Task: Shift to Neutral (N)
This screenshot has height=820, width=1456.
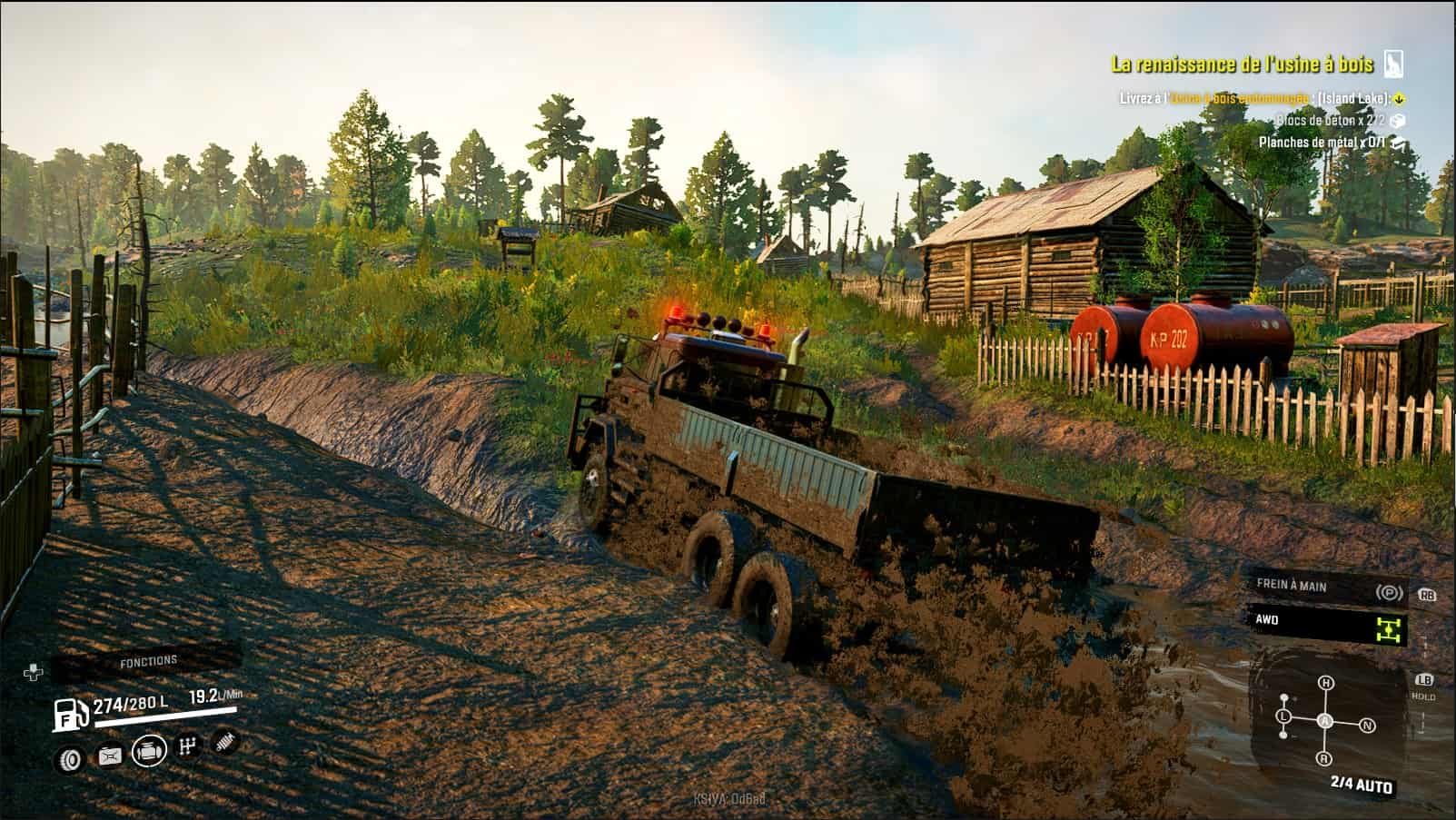Action: click(x=1367, y=726)
